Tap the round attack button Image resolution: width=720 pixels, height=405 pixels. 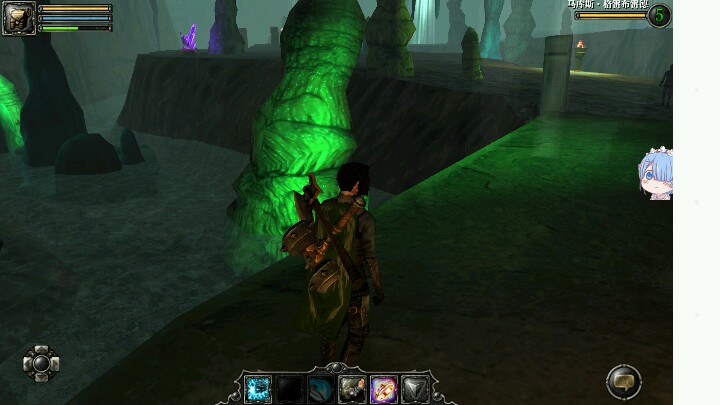click(623, 380)
